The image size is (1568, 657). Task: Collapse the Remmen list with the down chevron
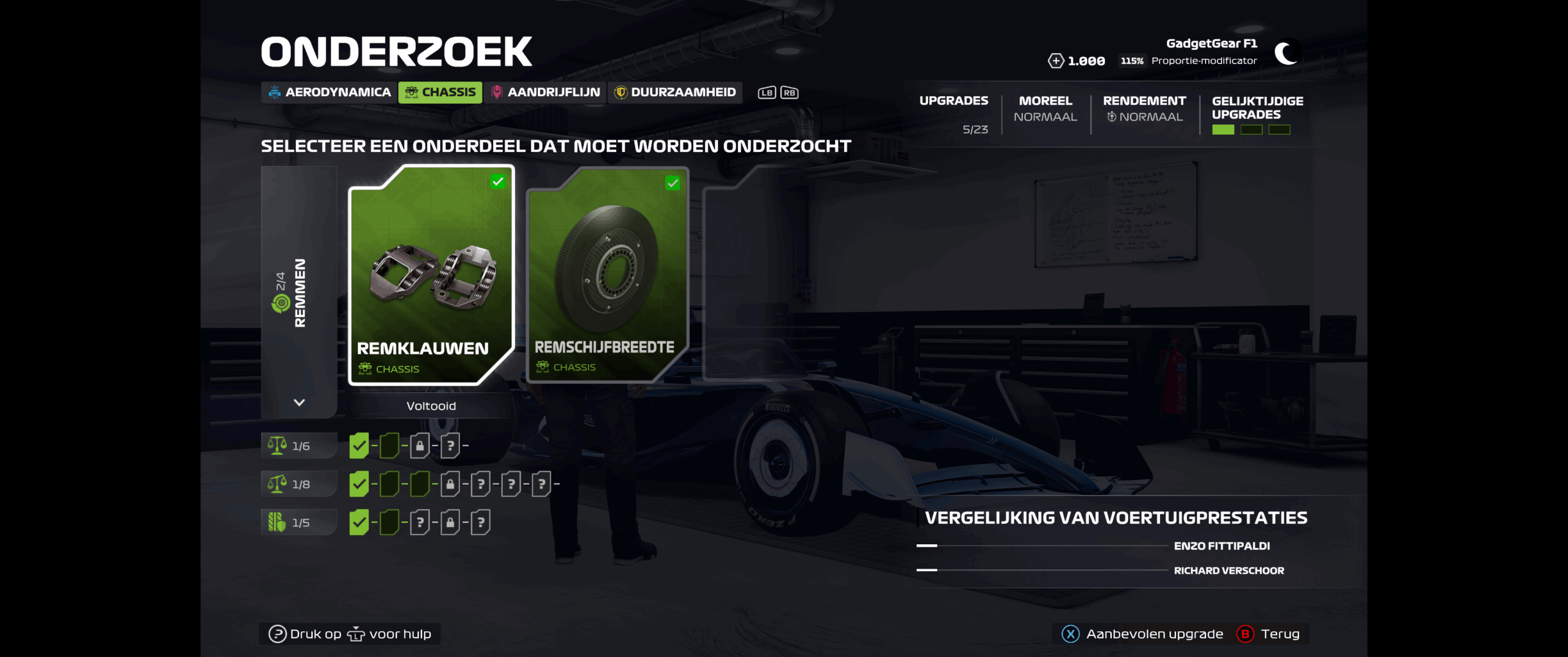pyautogui.click(x=299, y=403)
